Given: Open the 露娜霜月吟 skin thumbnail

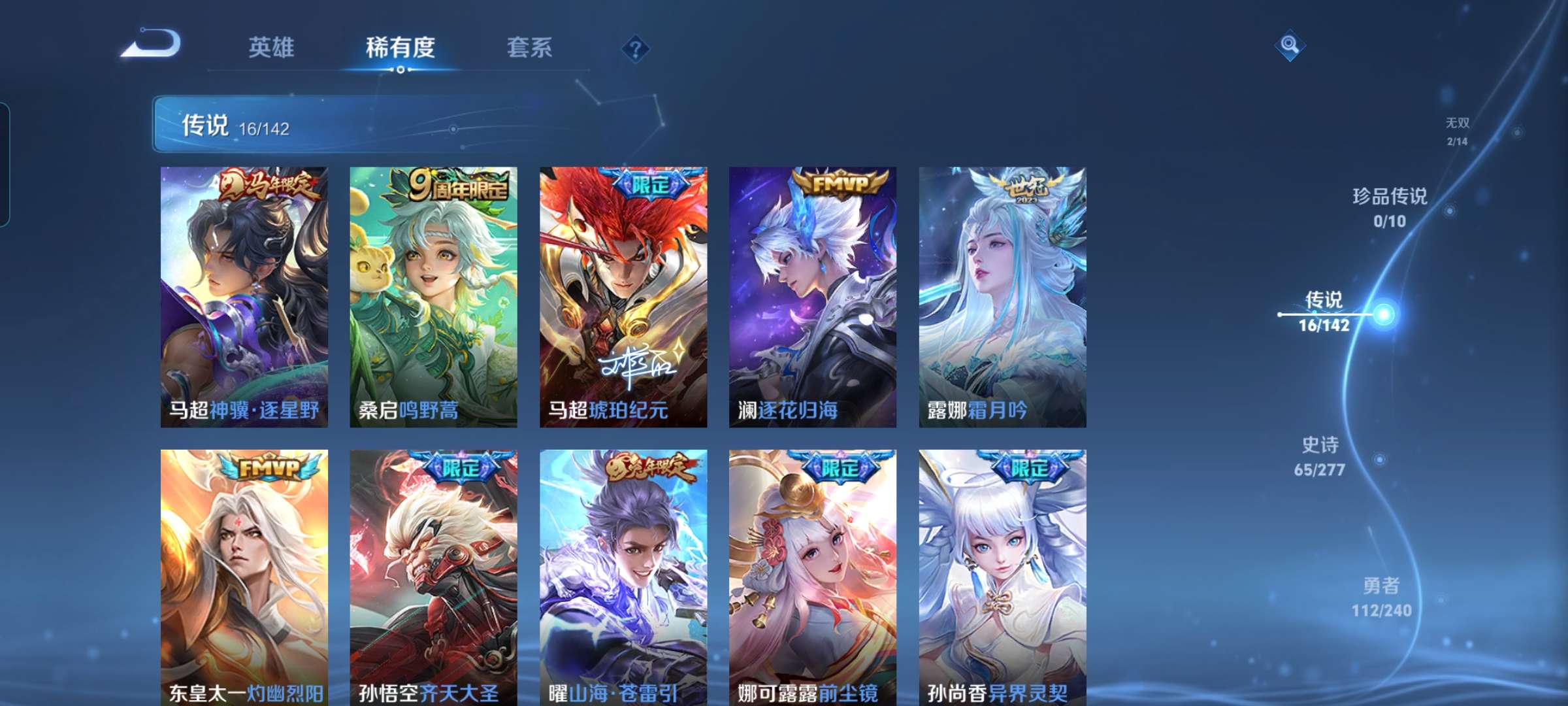Looking at the screenshot, I should [x=1004, y=294].
